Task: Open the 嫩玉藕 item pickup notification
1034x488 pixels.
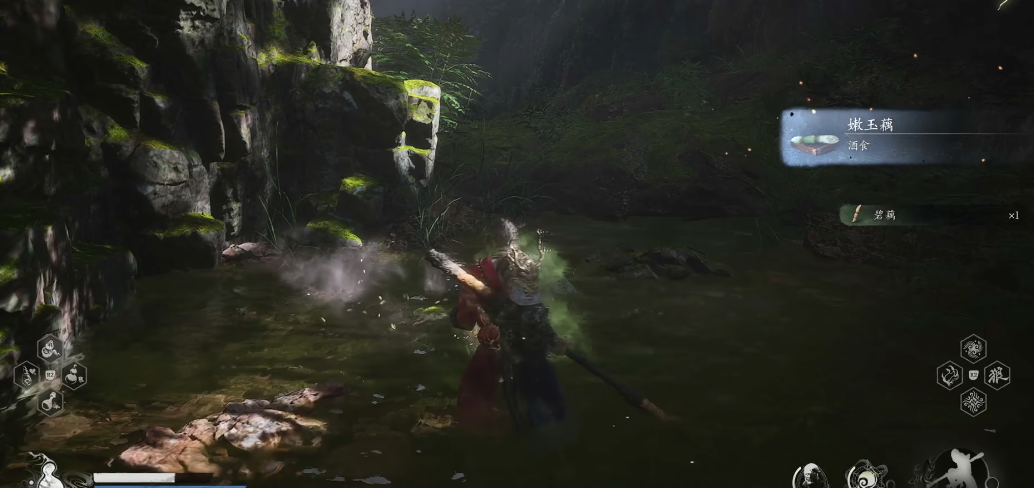Action: pos(904,137)
